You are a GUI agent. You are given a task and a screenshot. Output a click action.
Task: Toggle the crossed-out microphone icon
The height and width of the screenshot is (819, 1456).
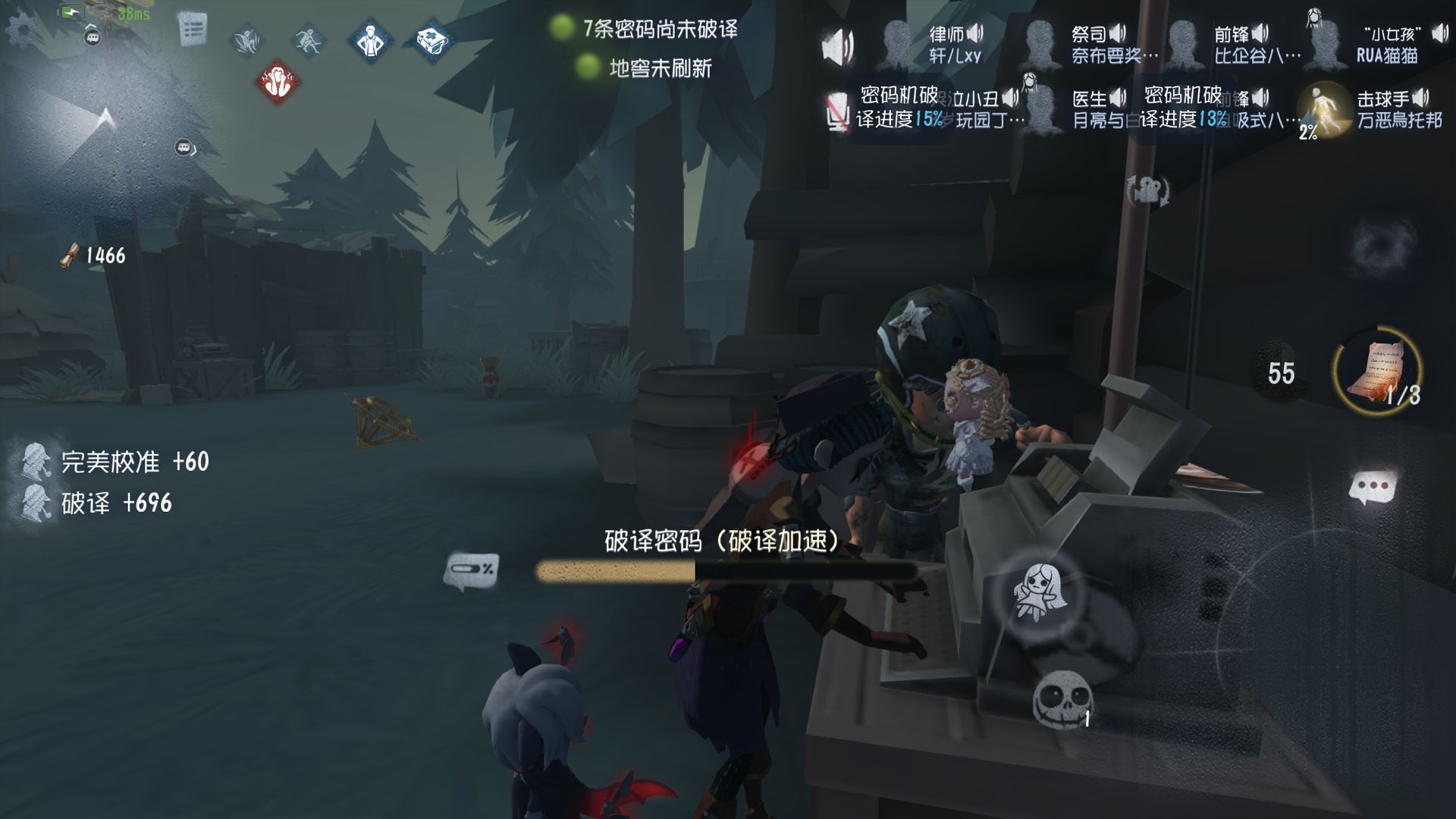click(836, 111)
